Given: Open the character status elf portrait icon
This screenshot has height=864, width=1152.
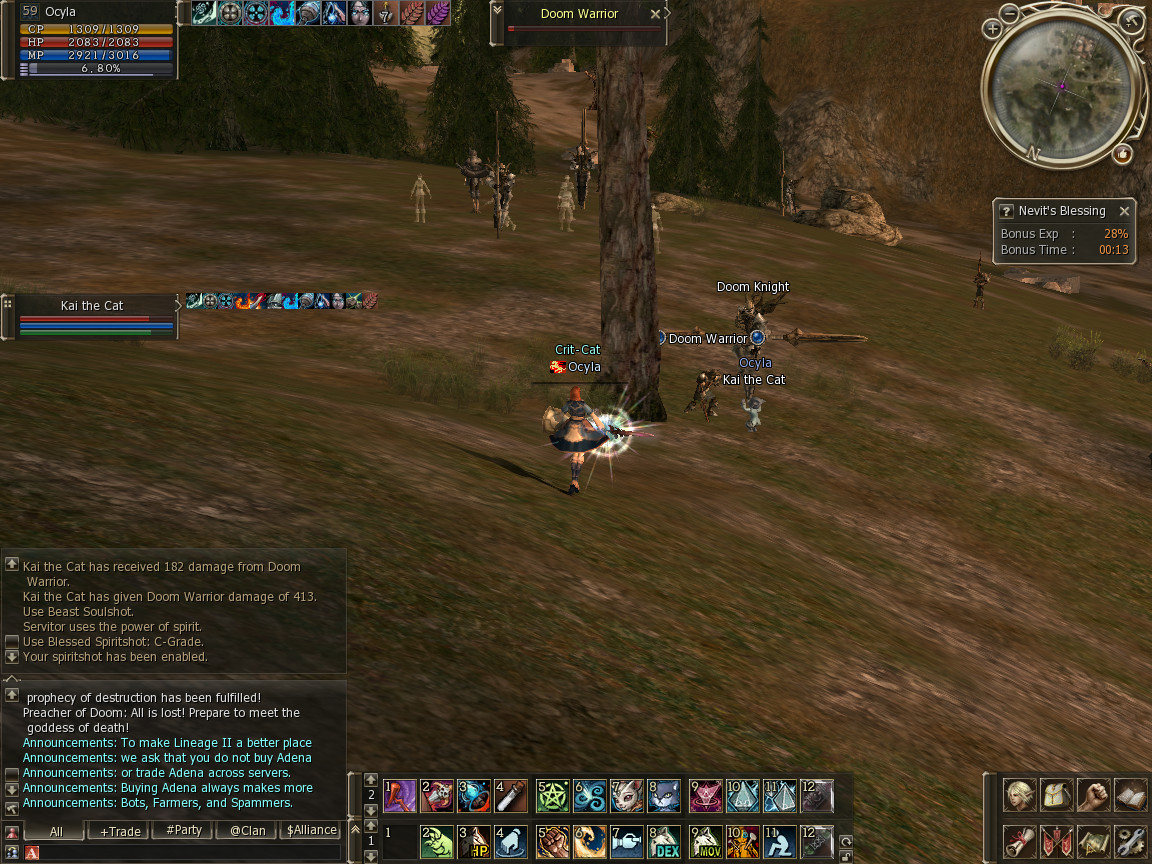Looking at the screenshot, I should pos(1020,796).
